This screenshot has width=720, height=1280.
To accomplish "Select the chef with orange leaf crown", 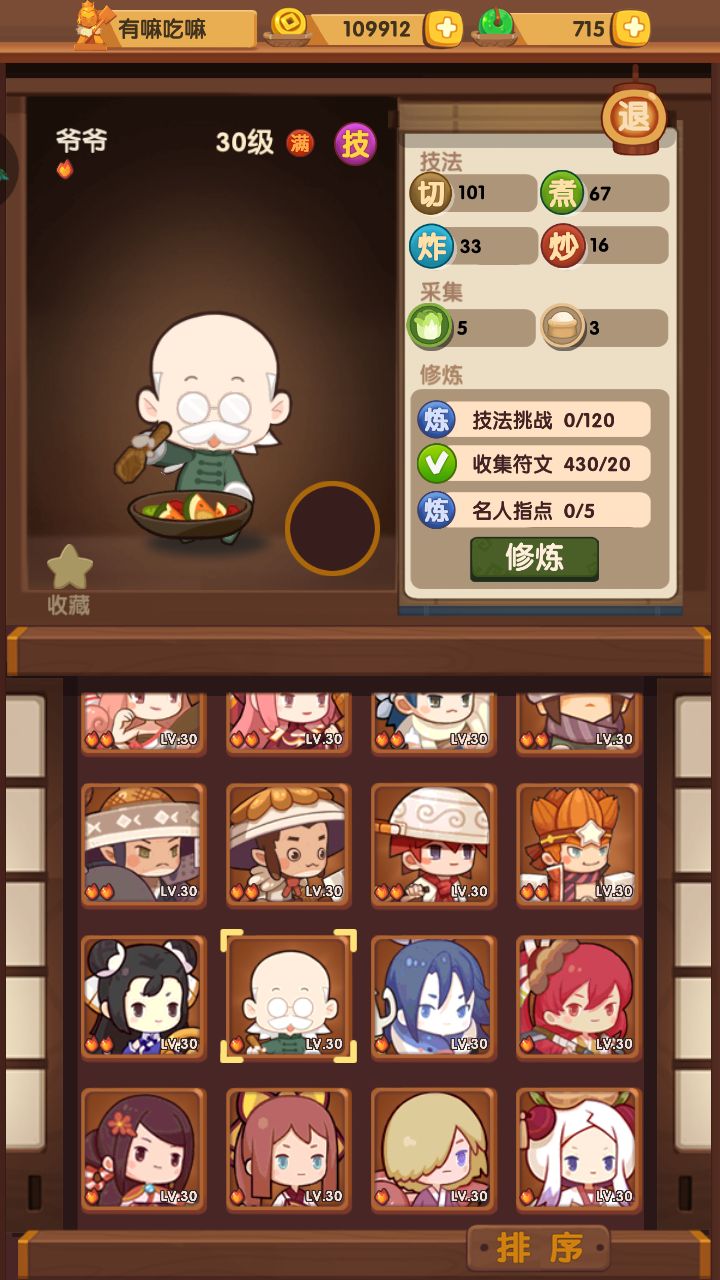I will tap(579, 844).
